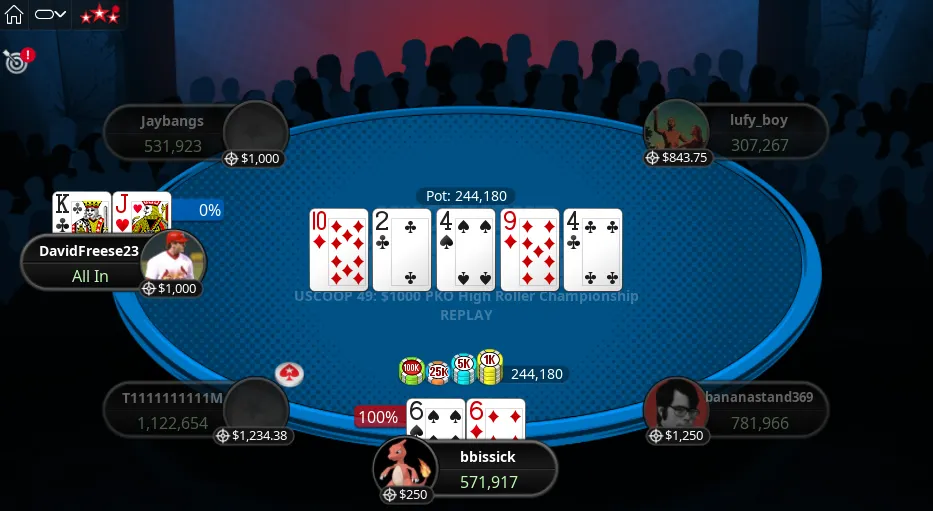Open the table view dropdown

click(50, 15)
